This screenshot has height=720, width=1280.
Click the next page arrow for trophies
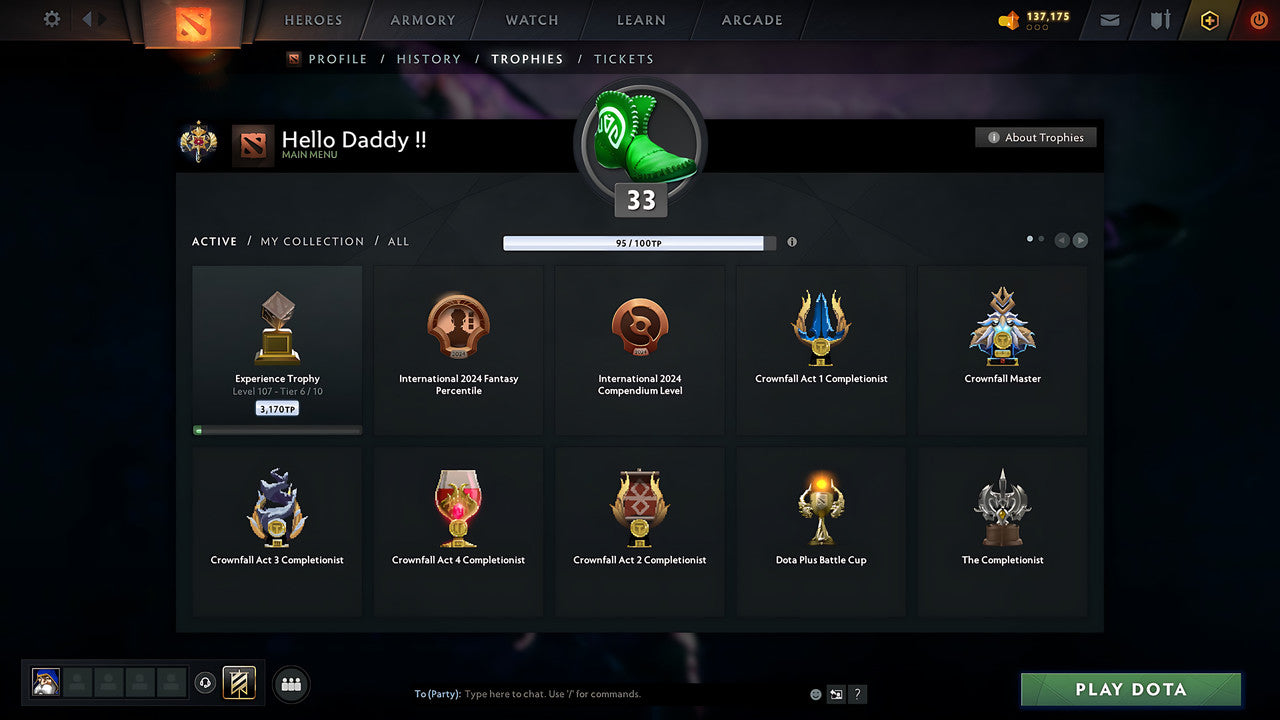click(1080, 240)
